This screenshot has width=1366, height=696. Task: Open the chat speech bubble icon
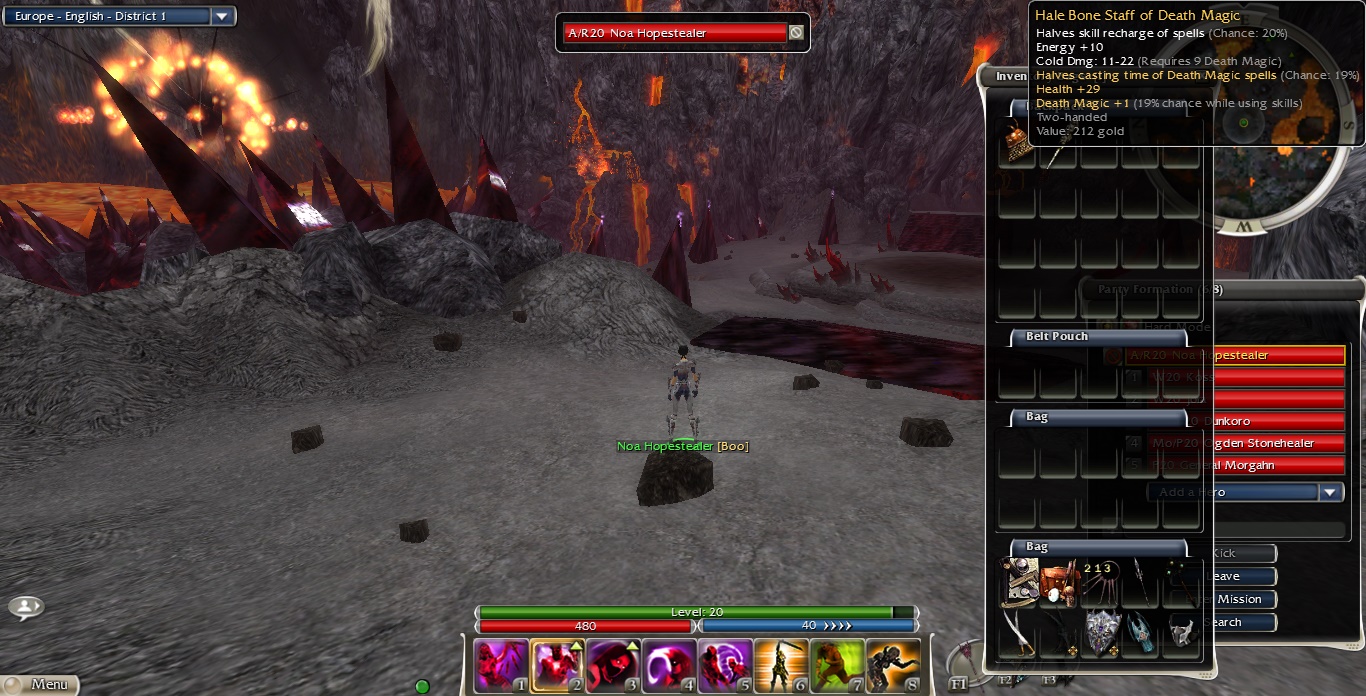[x=26, y=607]
